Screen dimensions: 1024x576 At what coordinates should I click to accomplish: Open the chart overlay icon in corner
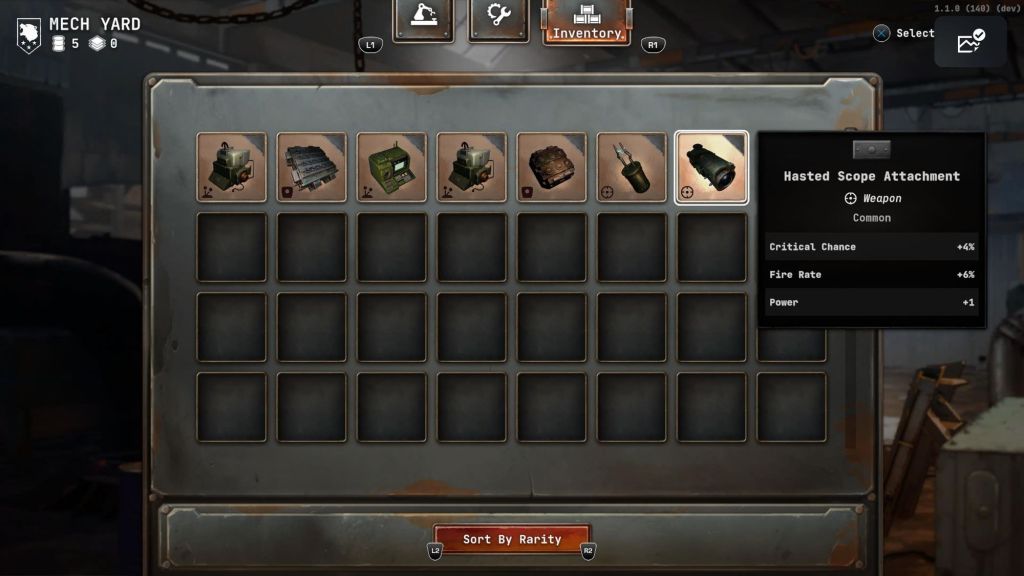coord(970,41)
